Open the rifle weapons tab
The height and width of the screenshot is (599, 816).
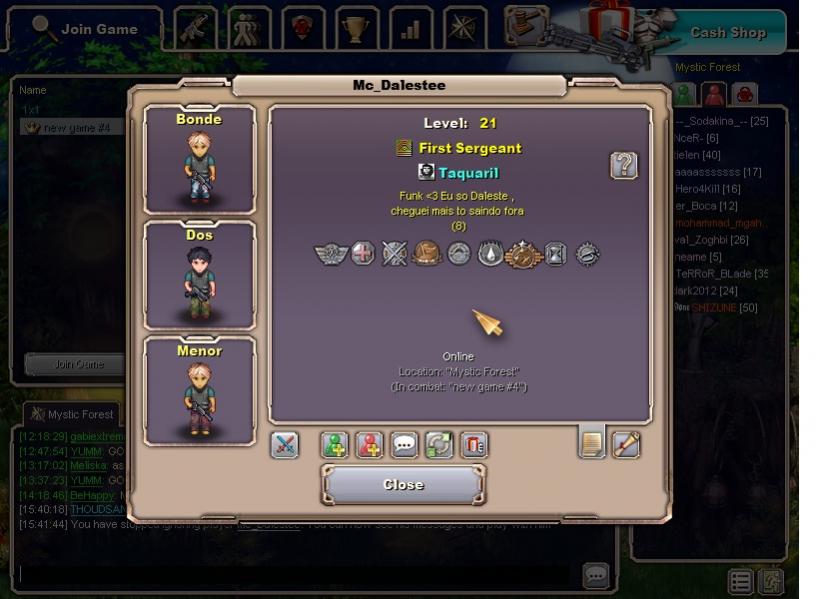(197, 29)
